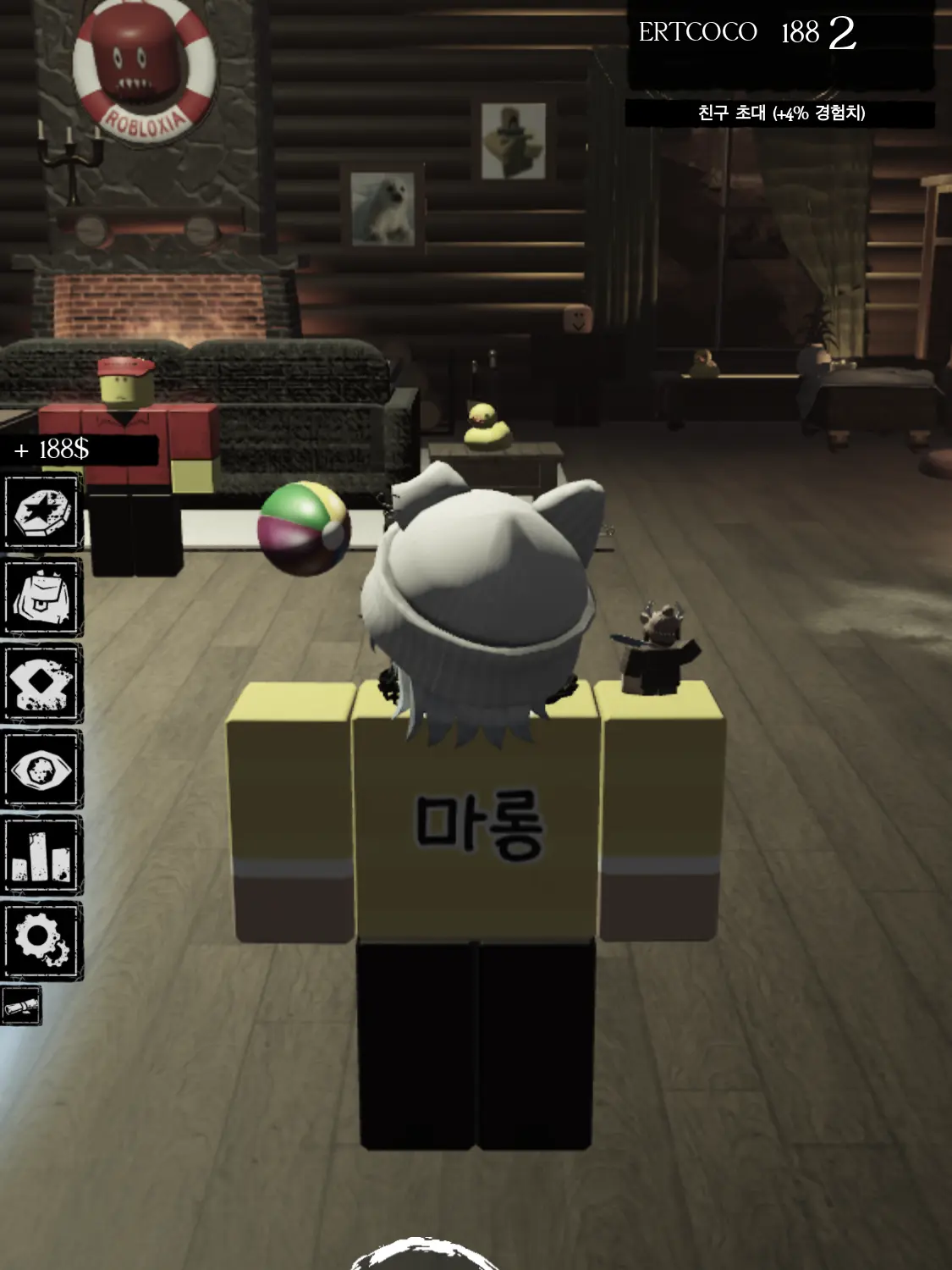Click the diamond-shaped emblem icon
Screen dimensions: 952x1270
pyautogui.click(x=42, y=683)
